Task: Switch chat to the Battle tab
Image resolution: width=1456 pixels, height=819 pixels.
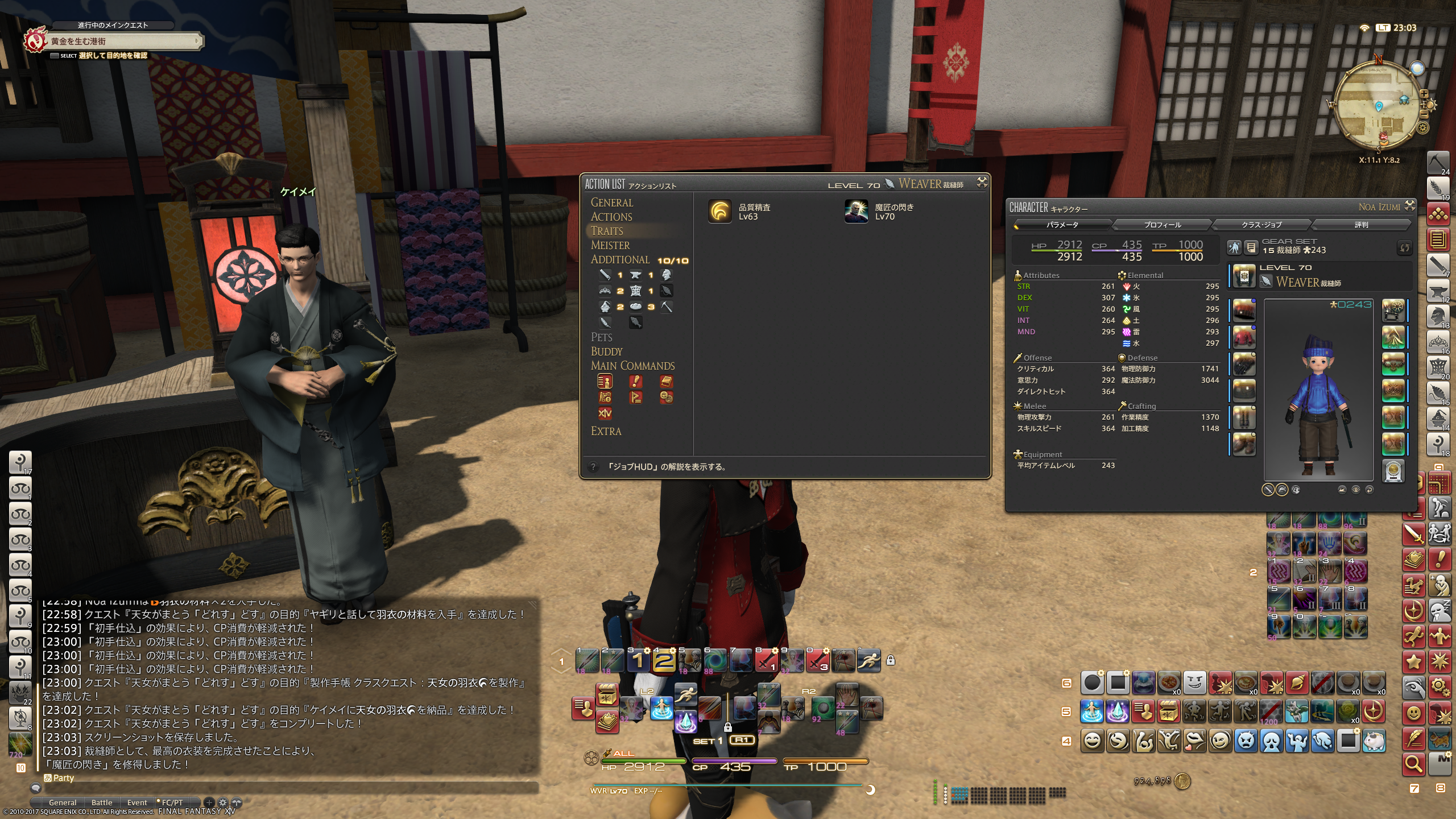Action: click(x=102, y=803)
